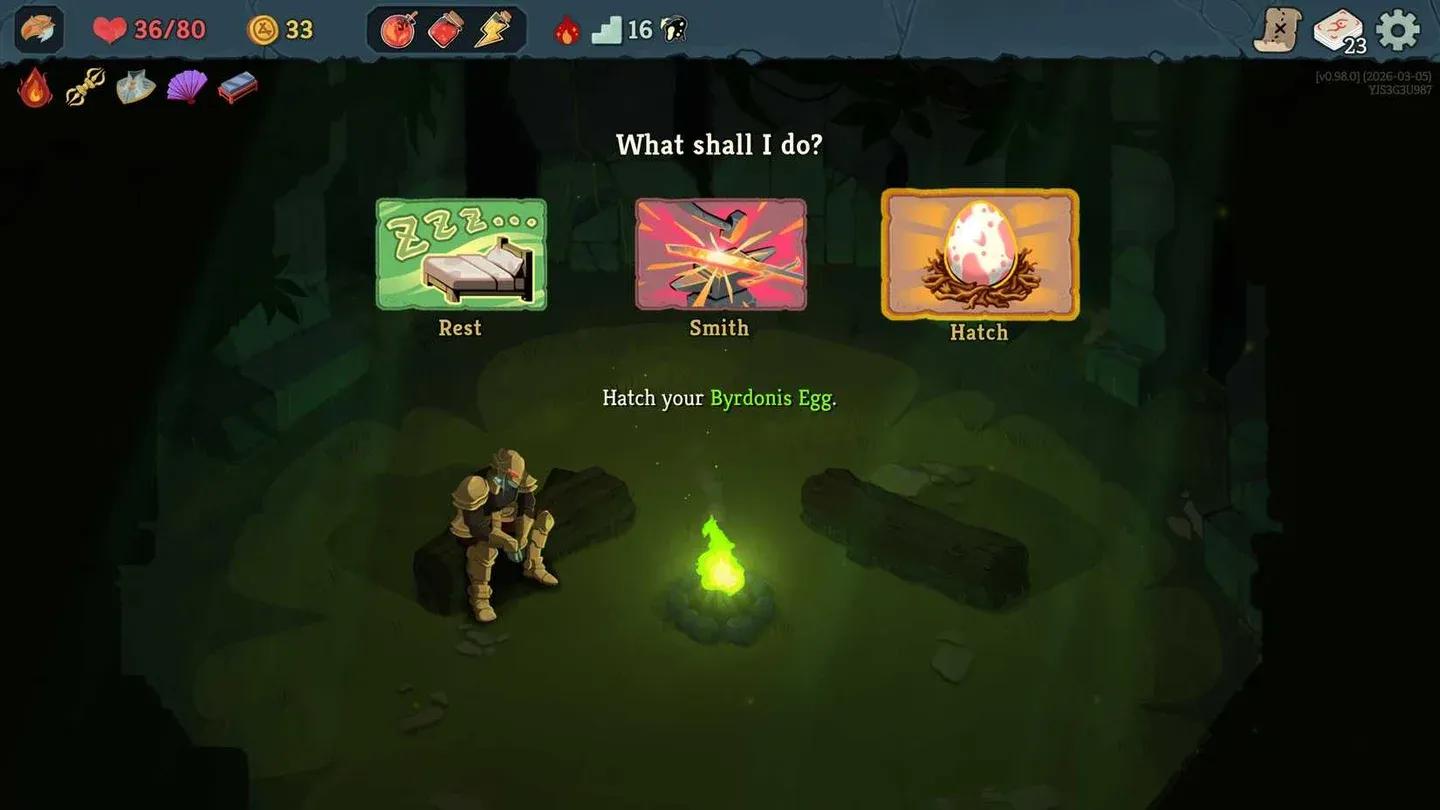This screenshot has width=1440, height=810.
Task: Open the map scroll icon
Action: tap(1277, 30)
